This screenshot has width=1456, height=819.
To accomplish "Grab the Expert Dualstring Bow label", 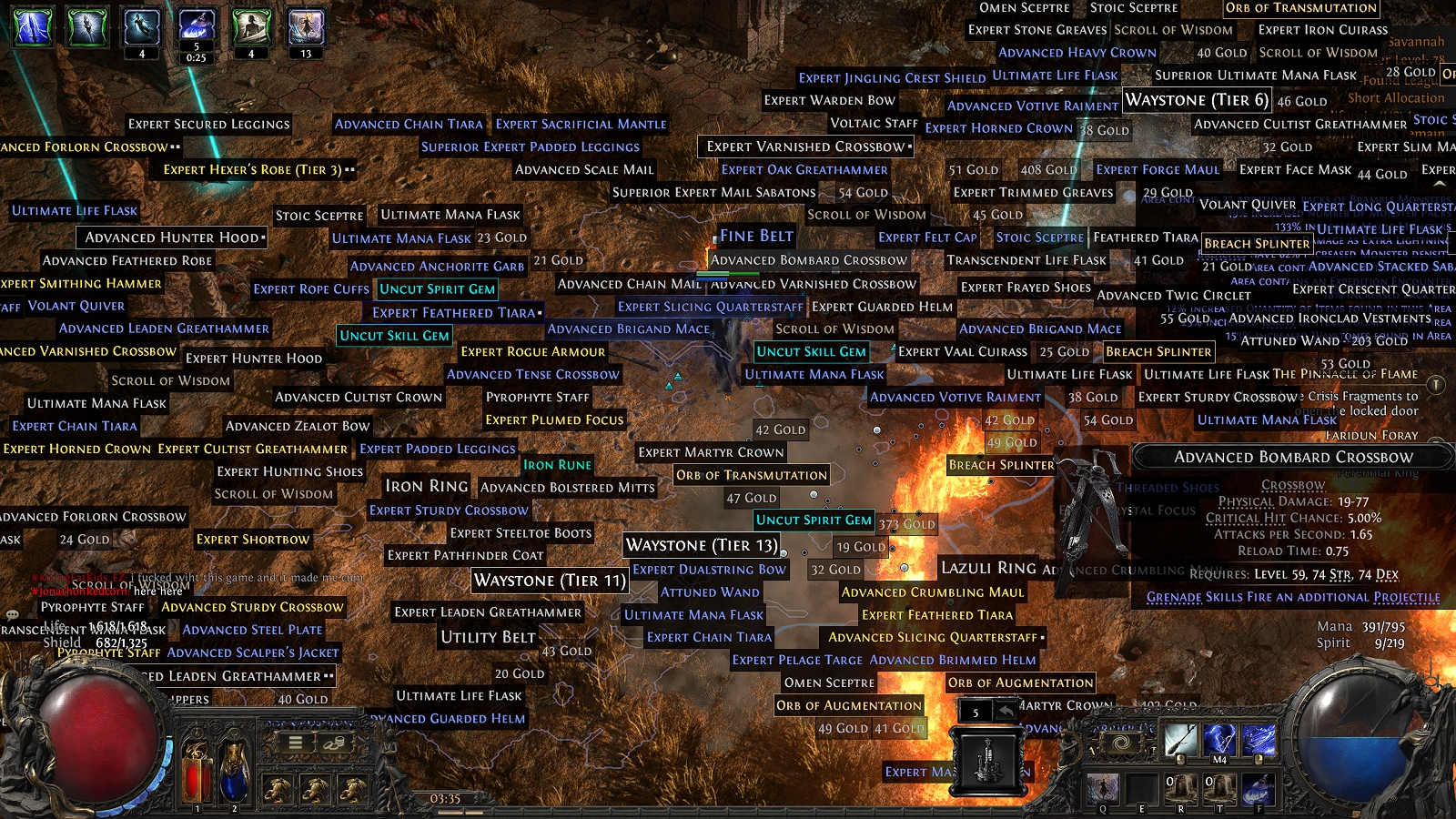I will coord(709,570).
